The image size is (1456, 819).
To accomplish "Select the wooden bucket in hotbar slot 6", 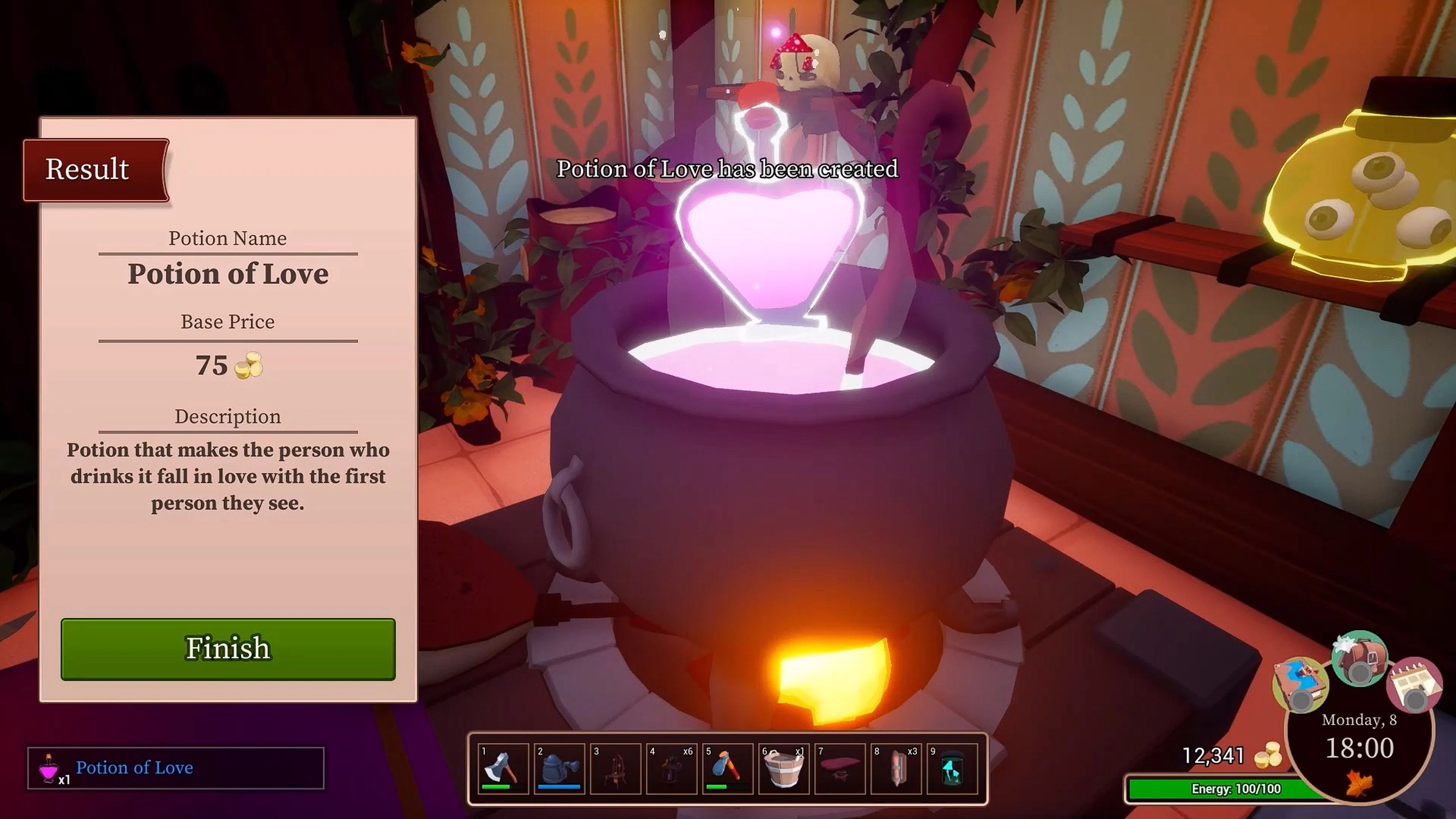I will (728, 769).
